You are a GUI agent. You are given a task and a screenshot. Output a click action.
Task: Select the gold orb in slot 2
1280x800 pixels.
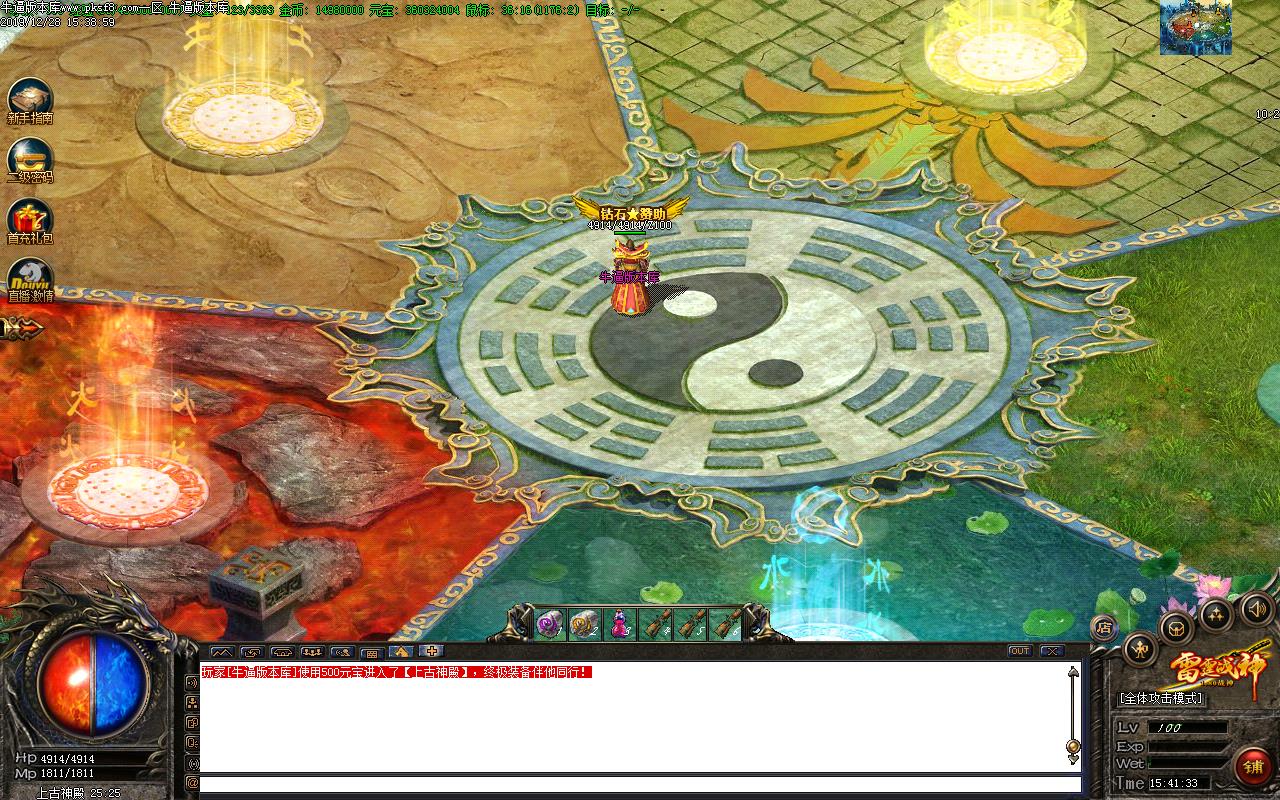[x=585, y=623]
